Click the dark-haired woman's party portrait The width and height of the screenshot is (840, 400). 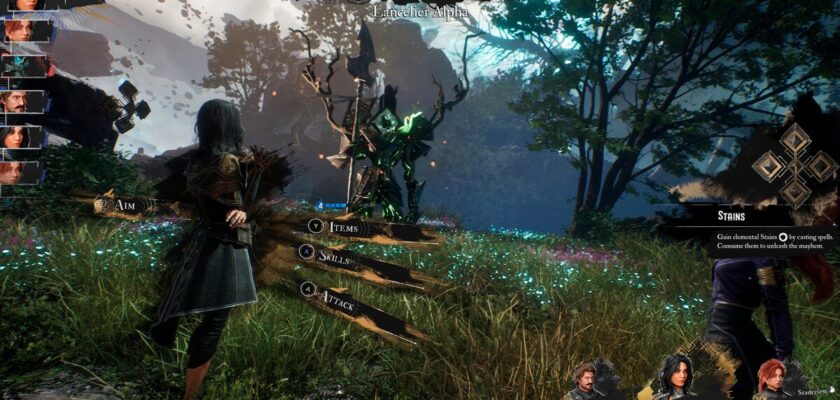coord(678,378)
